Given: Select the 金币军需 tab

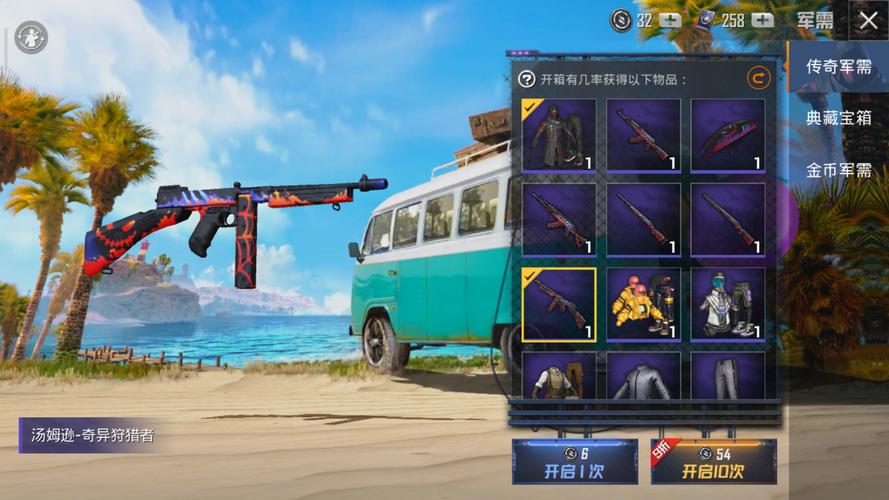Looking at the screenshot, I should [838, 170].
